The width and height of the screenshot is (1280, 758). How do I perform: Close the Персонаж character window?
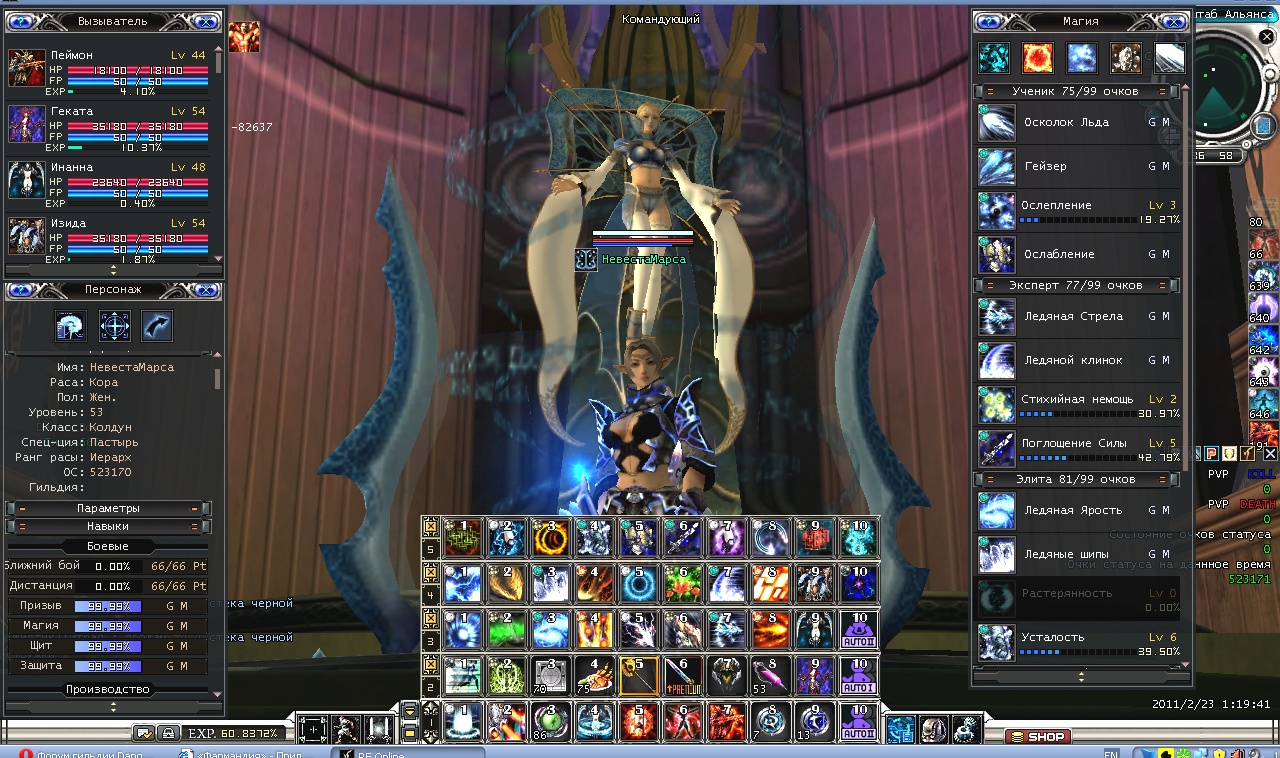[x=205, y=290]
